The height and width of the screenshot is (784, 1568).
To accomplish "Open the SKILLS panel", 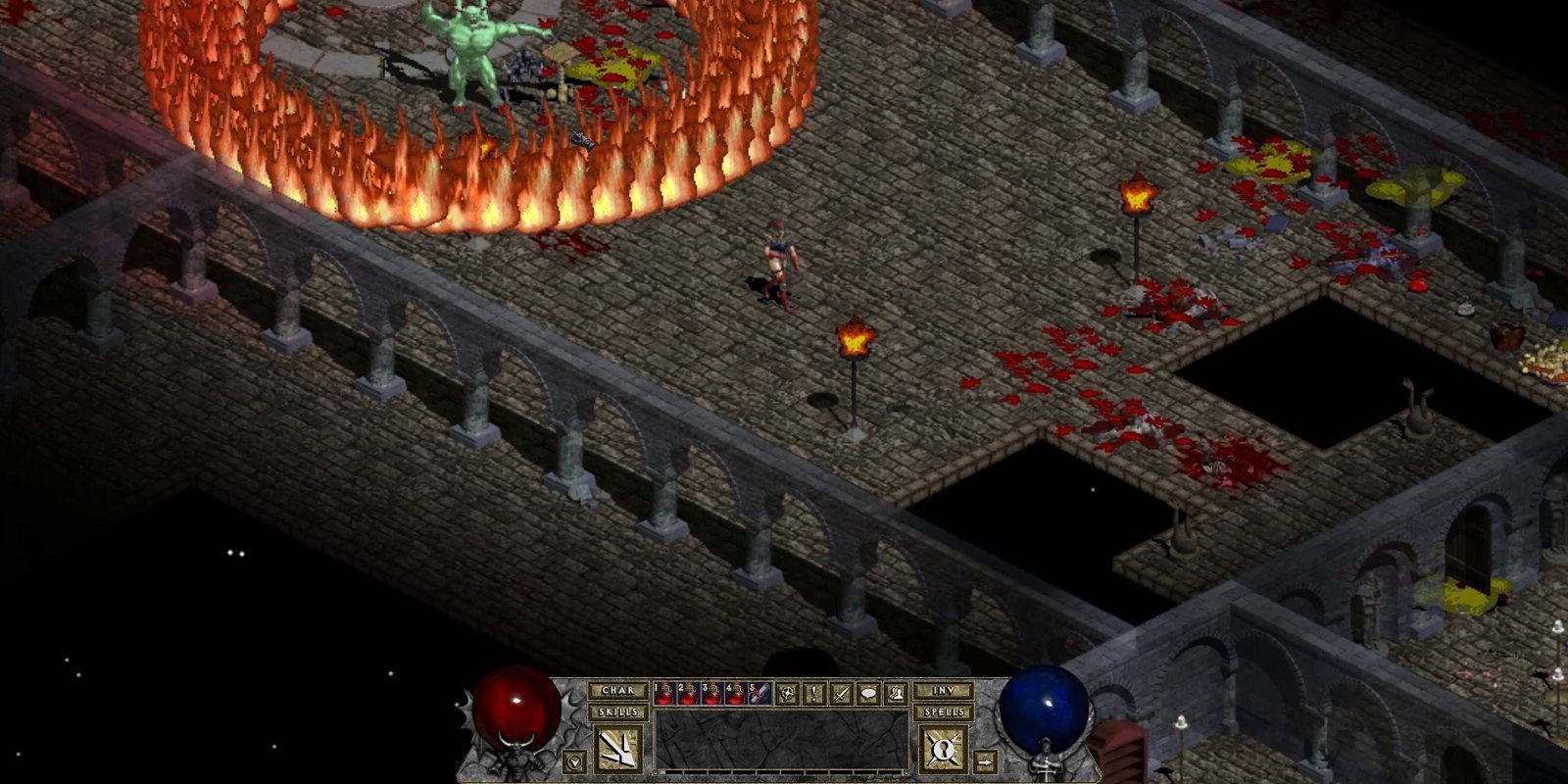I will point(618,711).
